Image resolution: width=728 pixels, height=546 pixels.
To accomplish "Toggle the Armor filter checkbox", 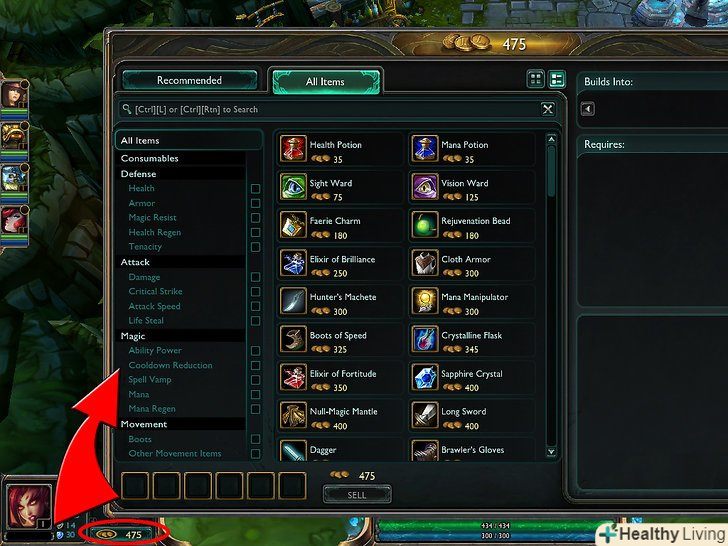I will click(255, 203).
